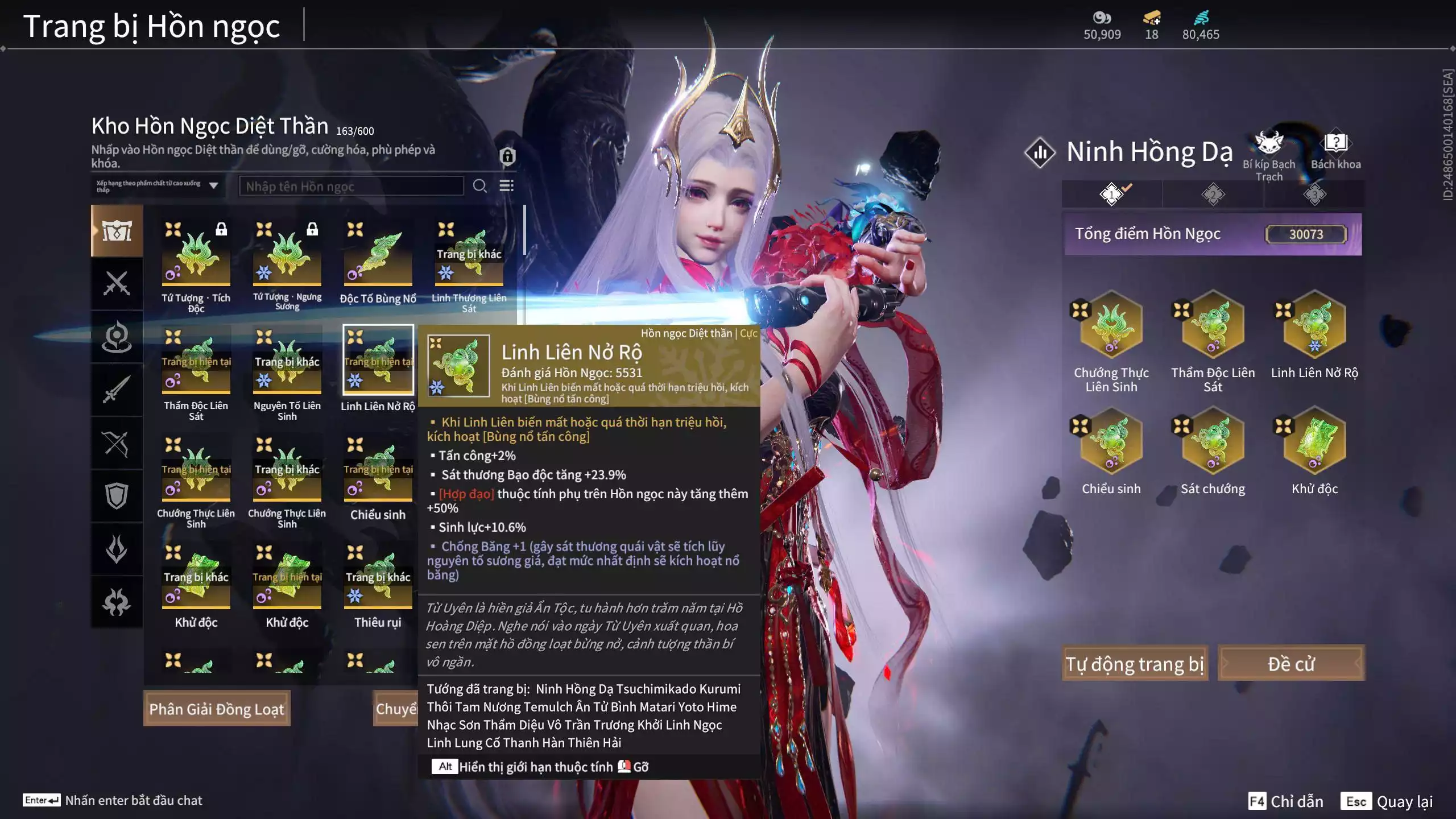Choose the shield category tab
The height and width of the screenshot is (819, 1456).
[x=117, y=496]
